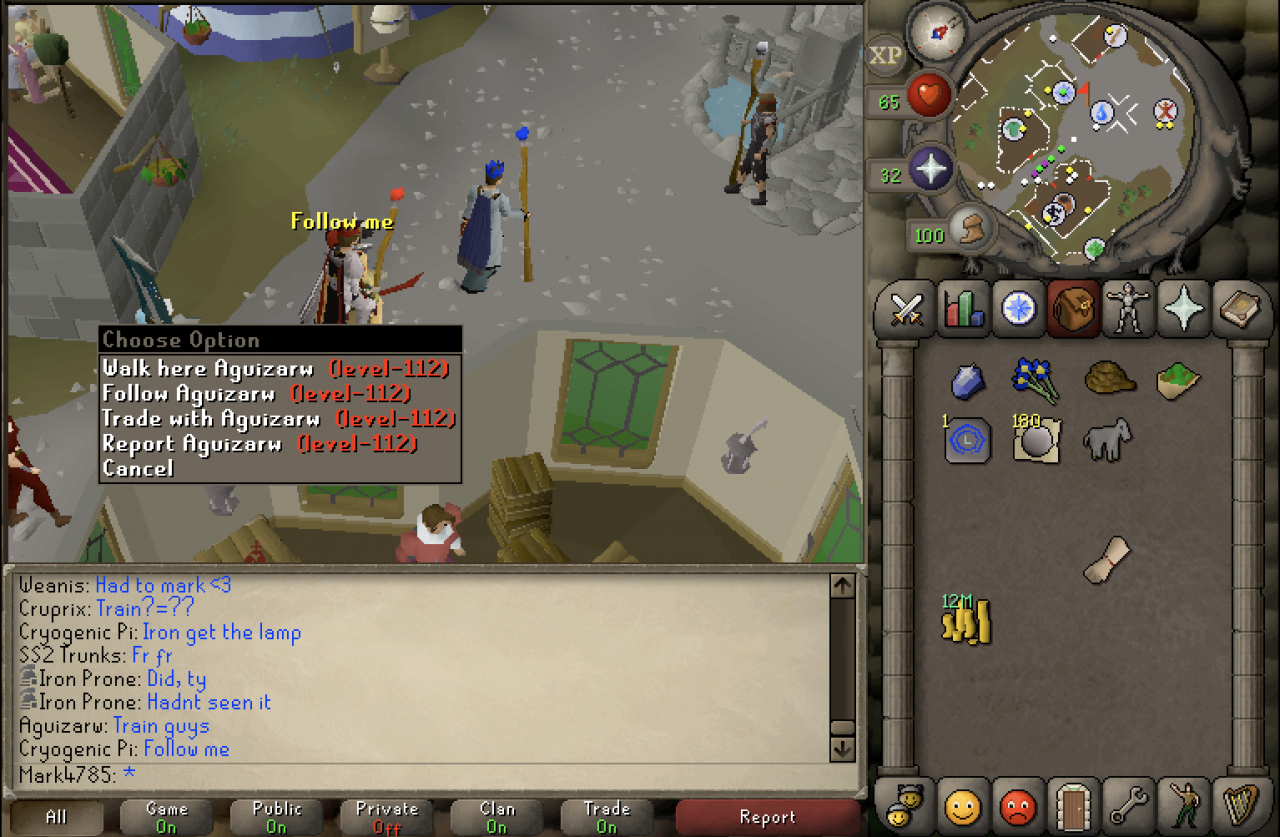The image size is (1280, 837).
Task: Open the worn equipment tab
Action: point(1130,309)
